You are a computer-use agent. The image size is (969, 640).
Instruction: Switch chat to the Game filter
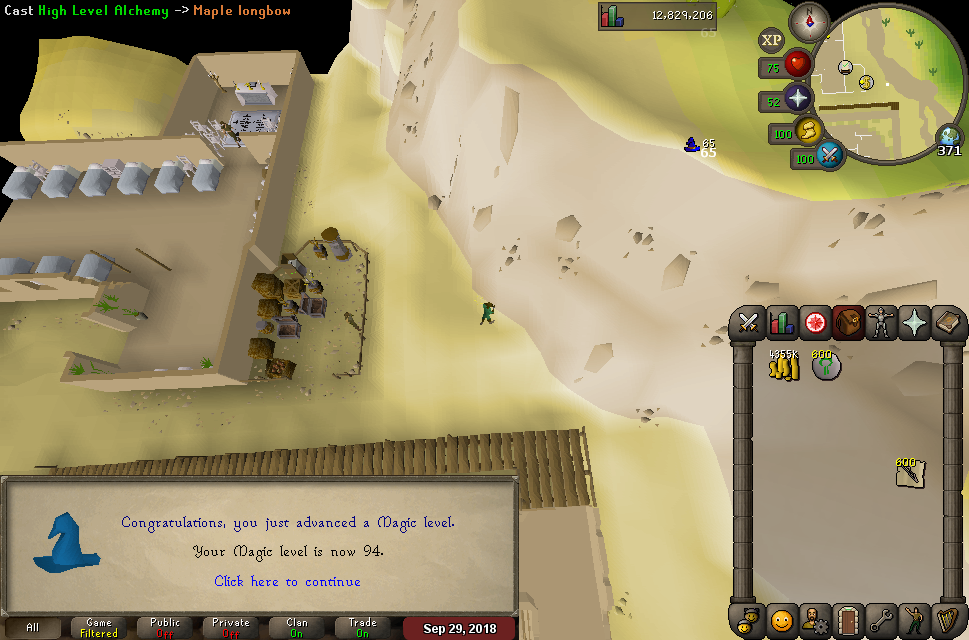(99, 628)
